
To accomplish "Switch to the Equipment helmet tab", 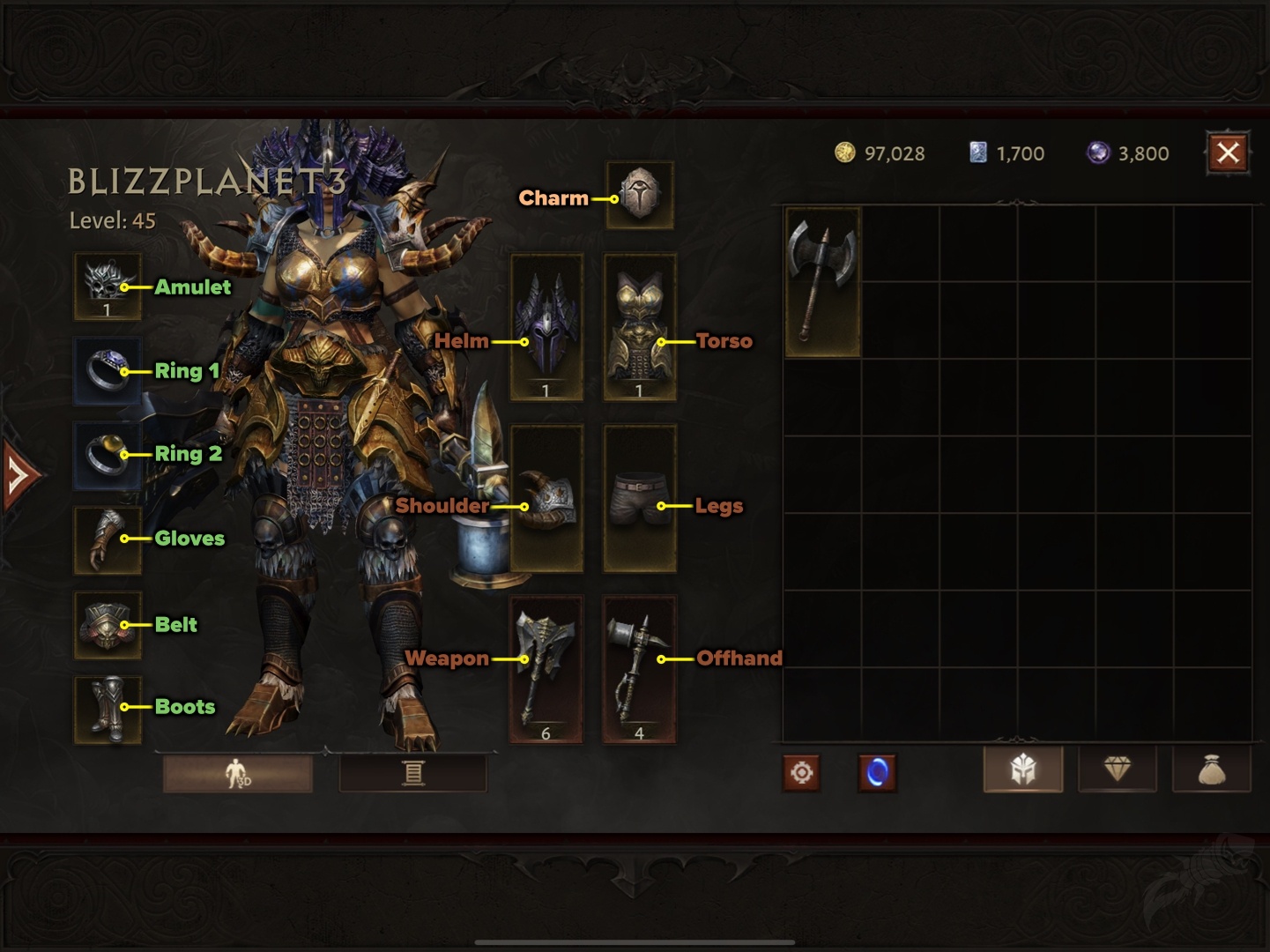I will click(x=1022, y=768).
